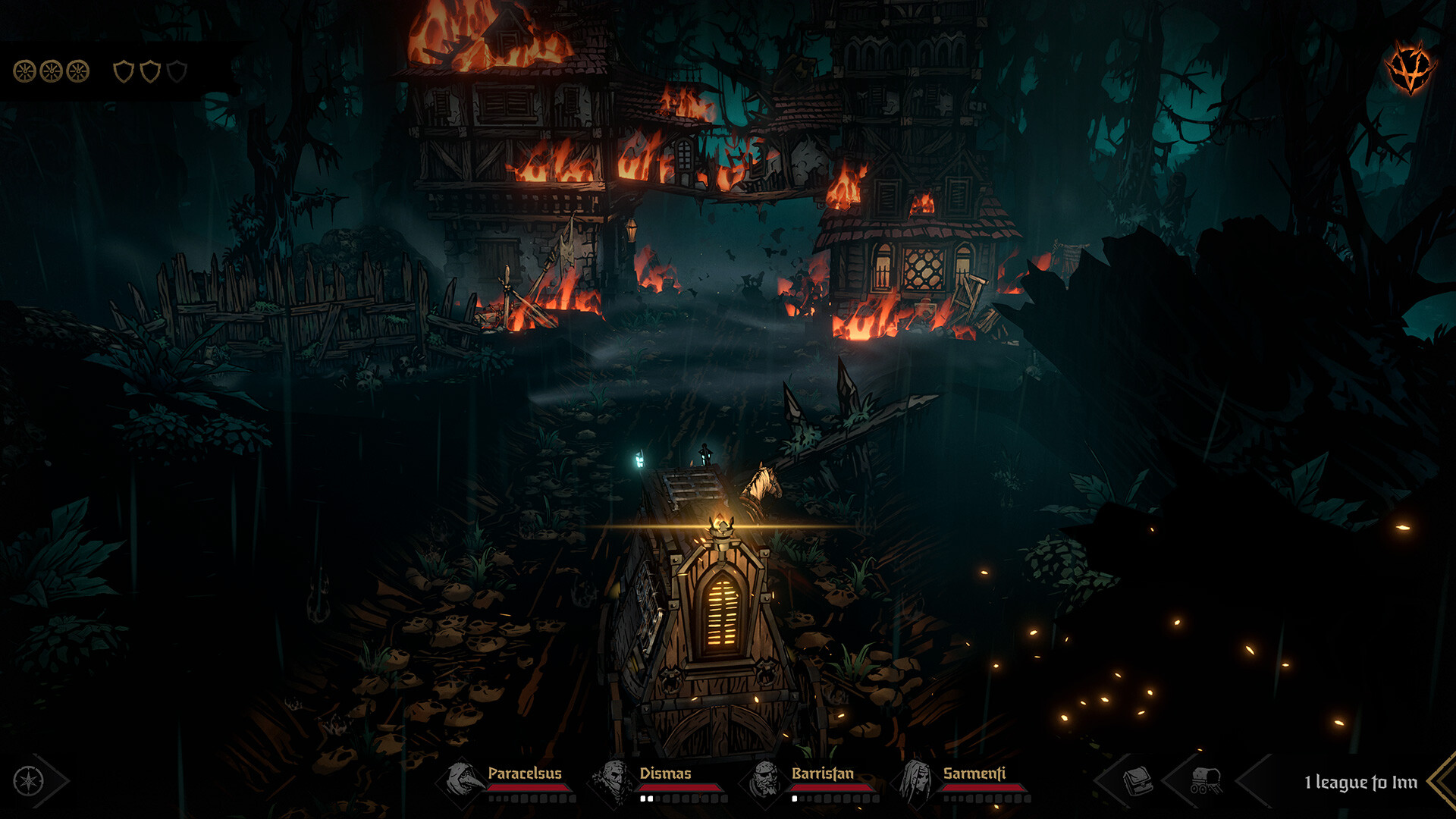Screen dimensions: 1456x819
Task: Click the chevron left of the inventory bag
Action: coord(1104,781)
